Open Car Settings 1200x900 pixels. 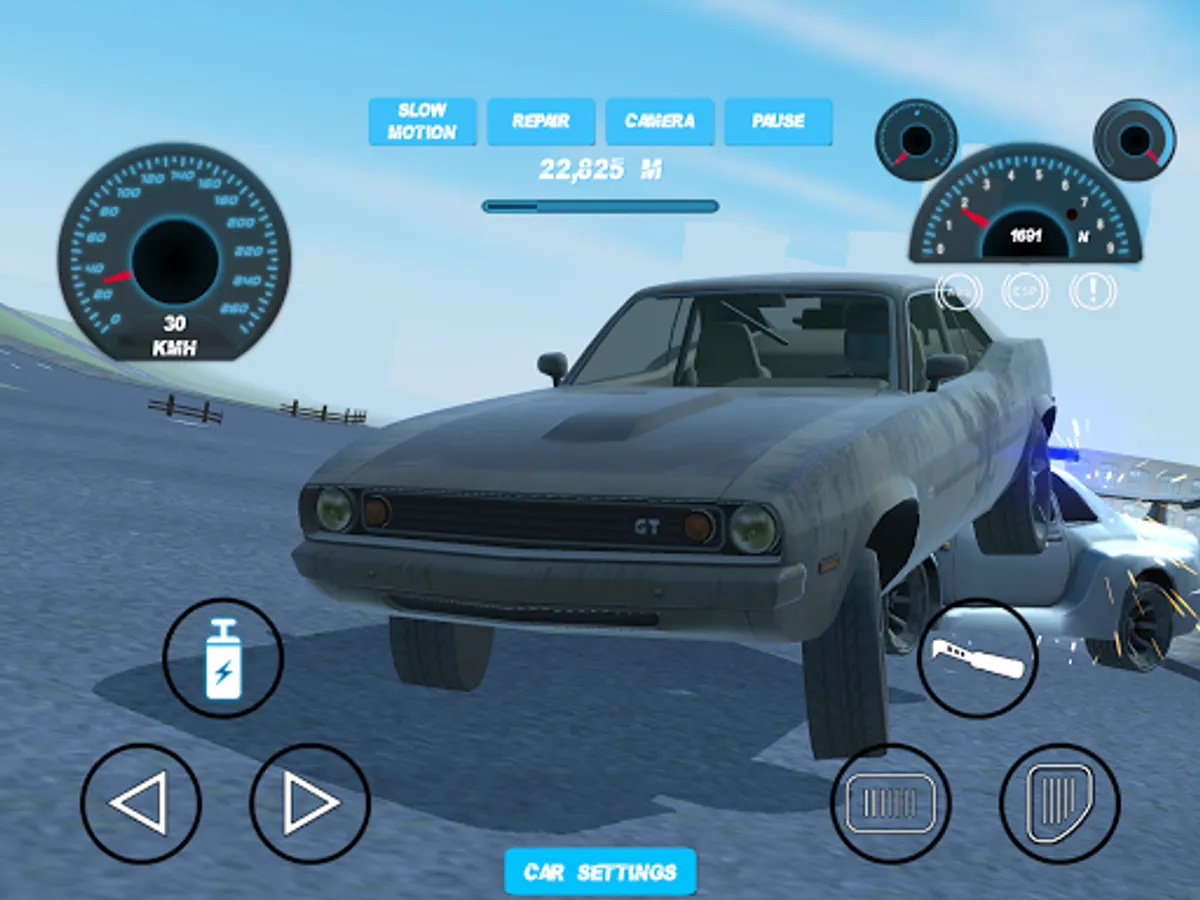(x=600, y=872)
